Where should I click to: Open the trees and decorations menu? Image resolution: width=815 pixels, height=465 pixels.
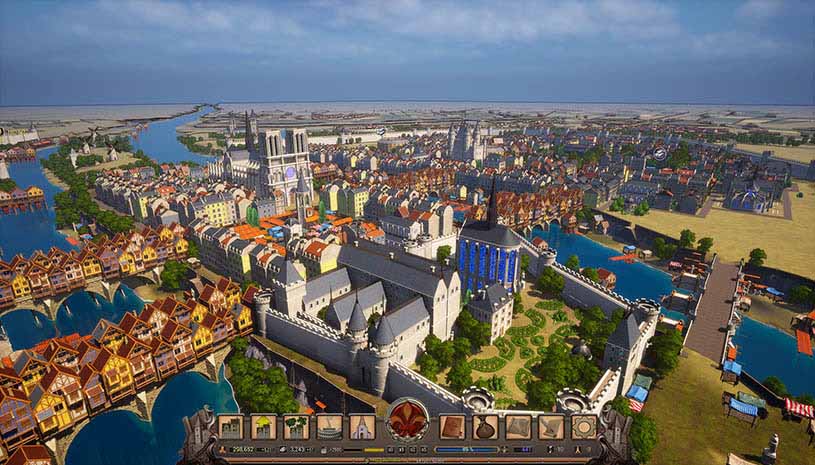click(x=296, y=427)
